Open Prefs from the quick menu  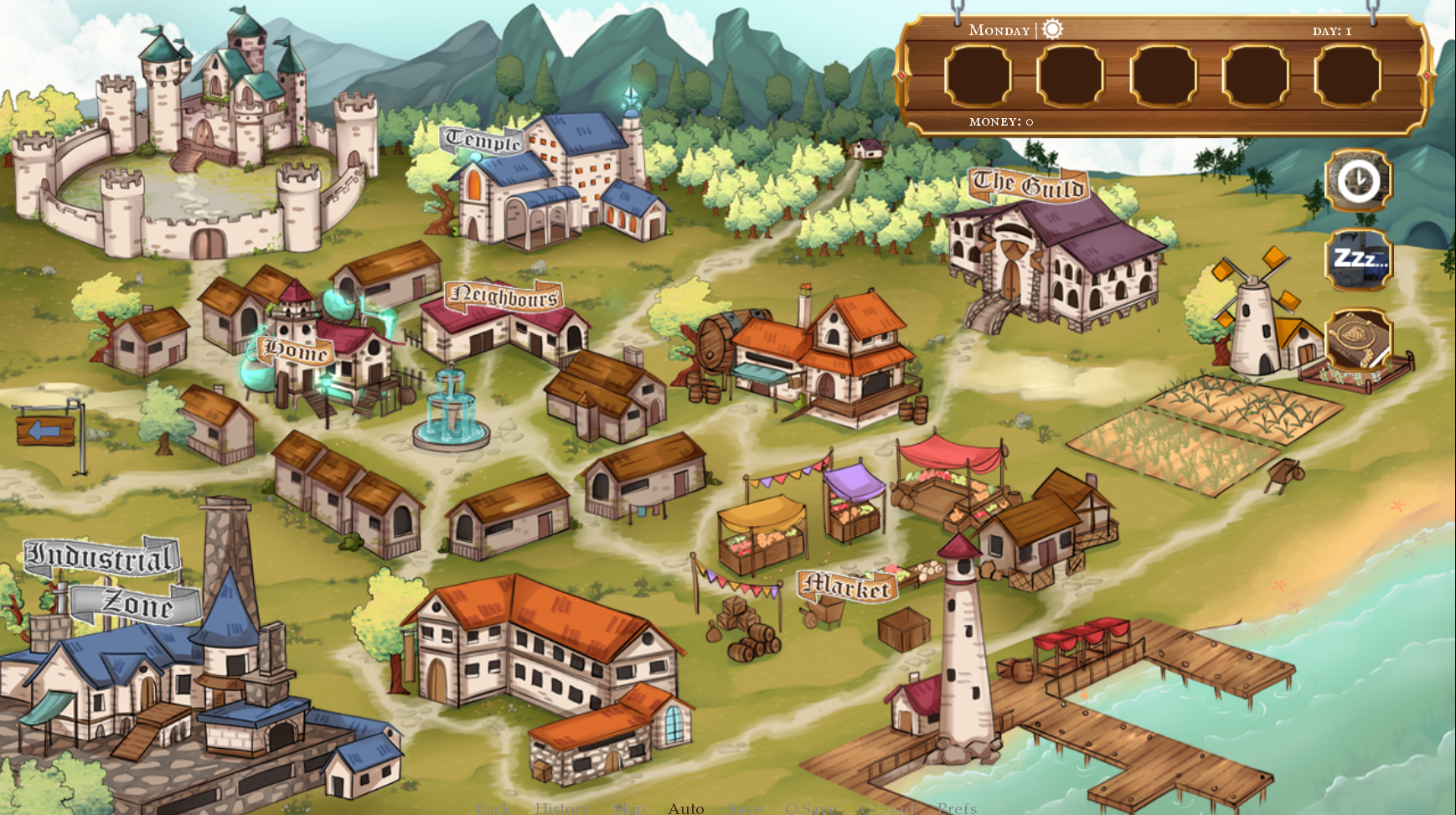(957, 808)
